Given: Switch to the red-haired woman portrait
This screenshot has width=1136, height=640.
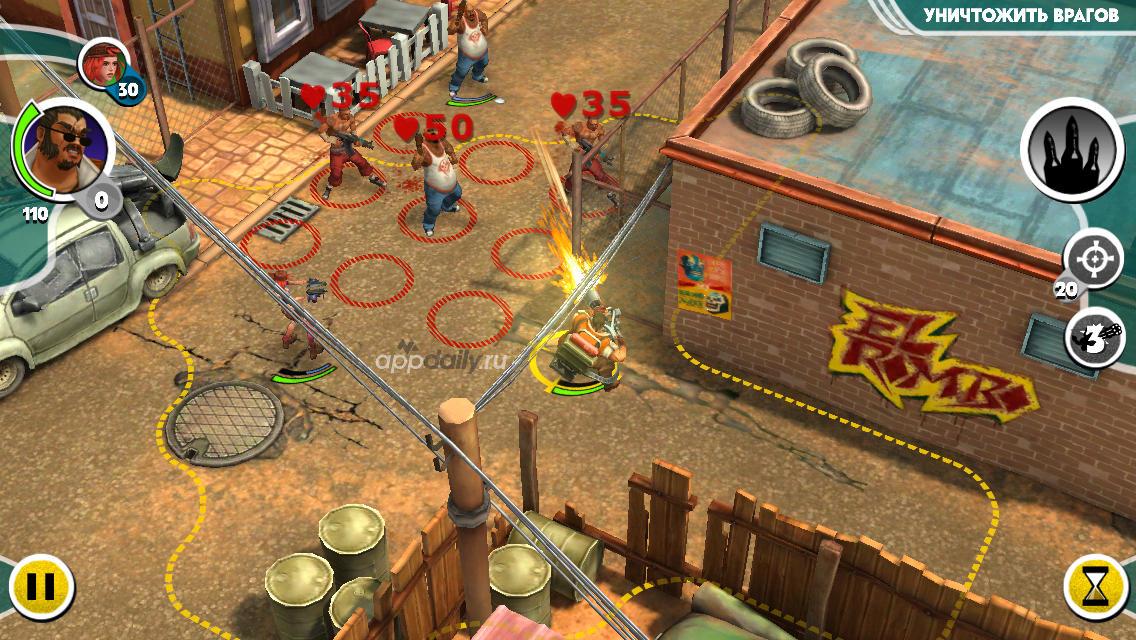Looking at the screenshot, I should (103, 62).
